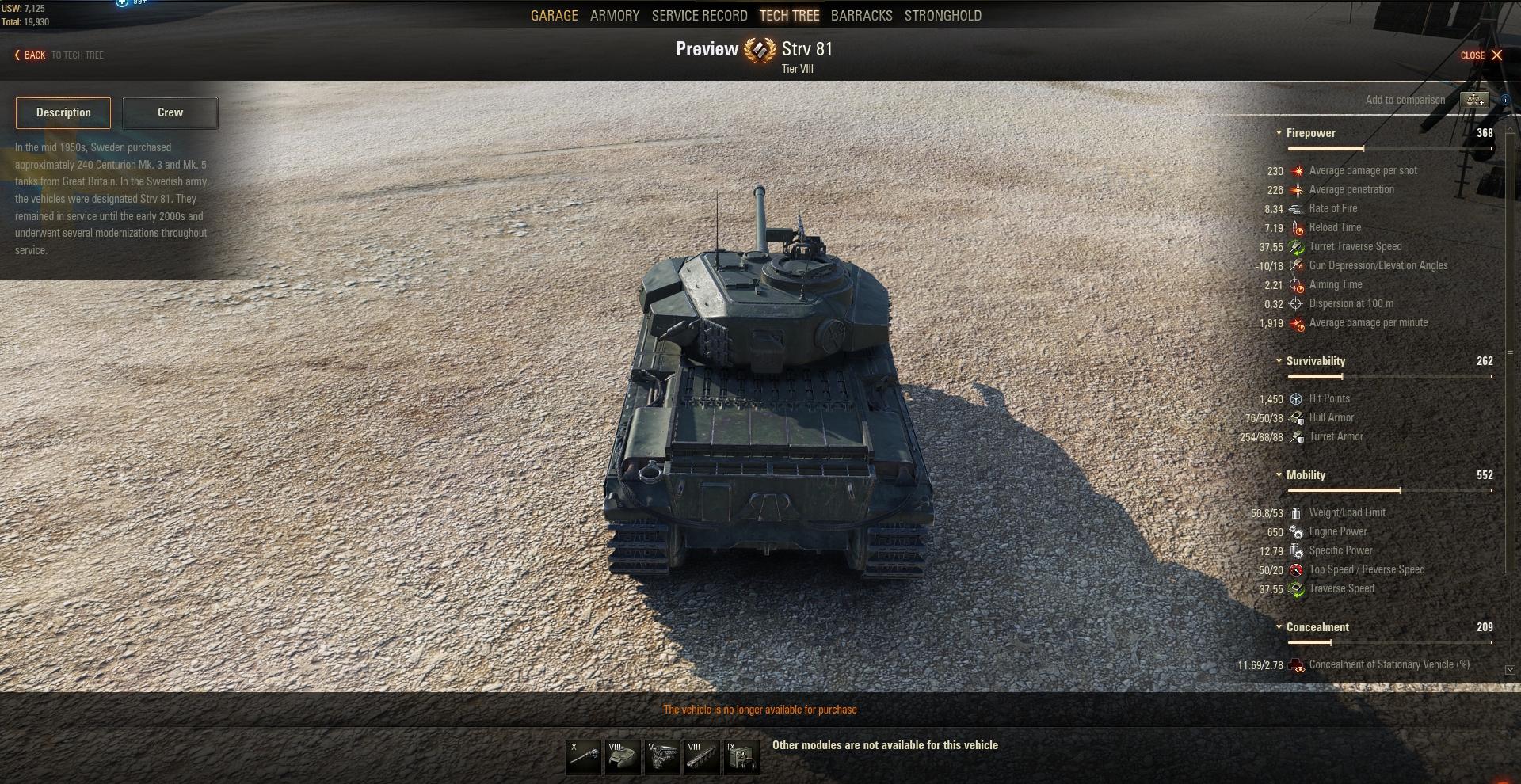This screenshot has height=784, width=1521.
Task: Enter the Stronghold menu
Action: [943, 16]
